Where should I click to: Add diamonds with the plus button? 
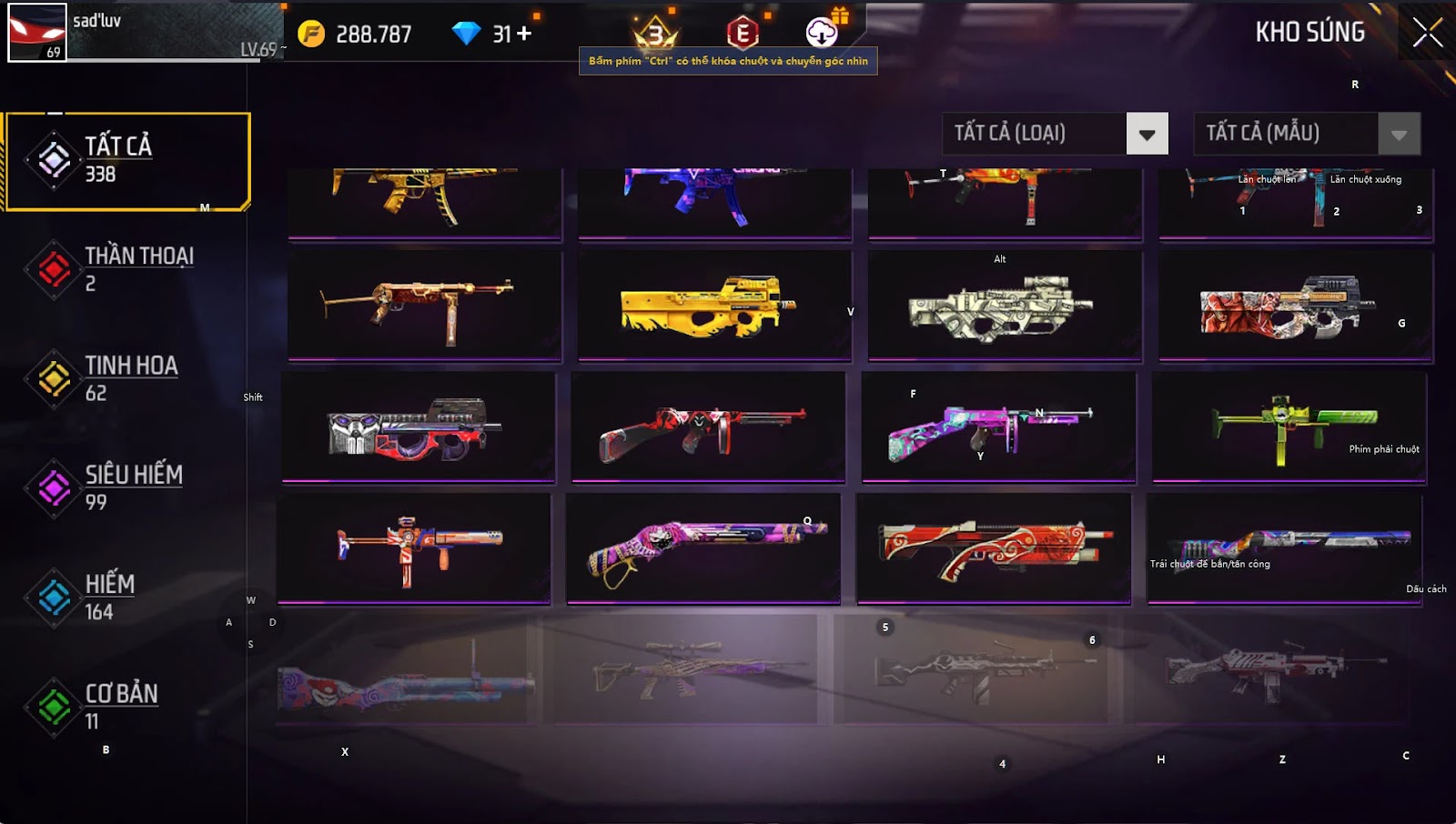click(524, 34)
